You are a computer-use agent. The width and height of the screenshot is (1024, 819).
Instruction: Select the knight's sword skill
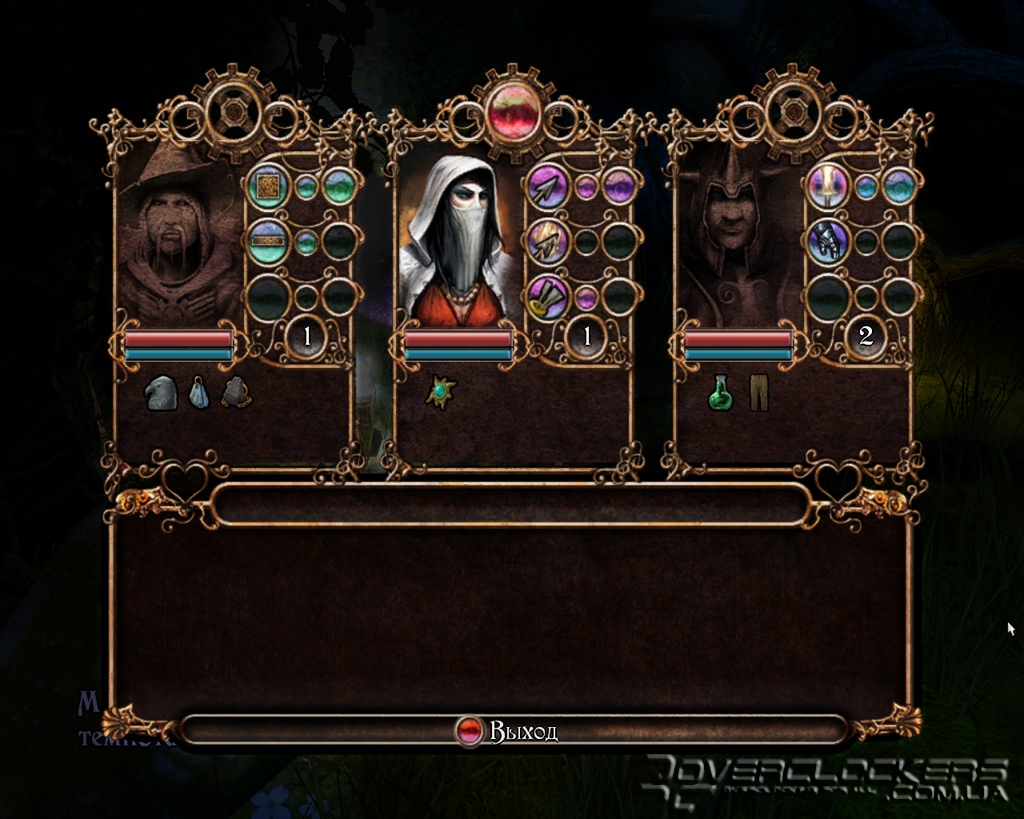(828, 187)
